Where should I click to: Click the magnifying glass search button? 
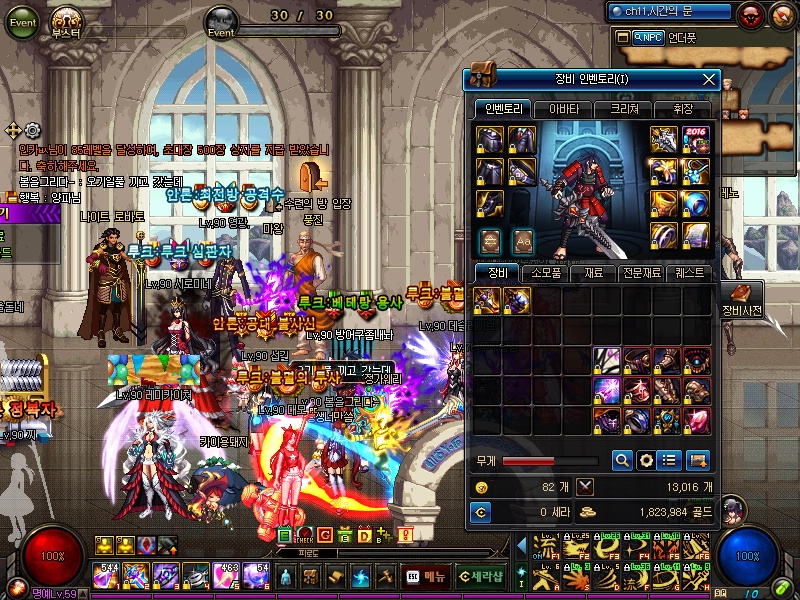tap(622, 460)
